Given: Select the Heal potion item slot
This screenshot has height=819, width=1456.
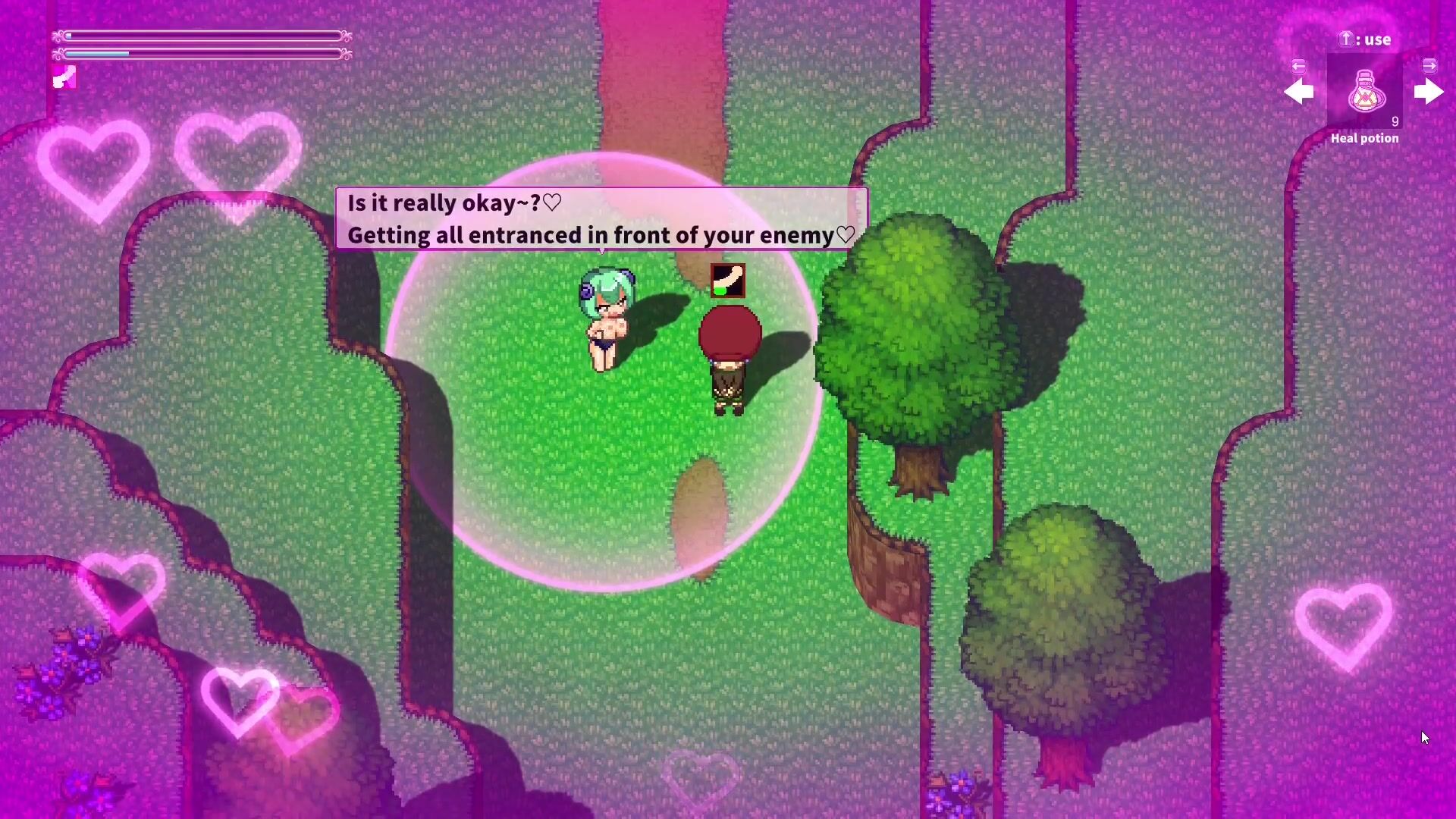Looking at the screenshot, I should pos(1364,92).
